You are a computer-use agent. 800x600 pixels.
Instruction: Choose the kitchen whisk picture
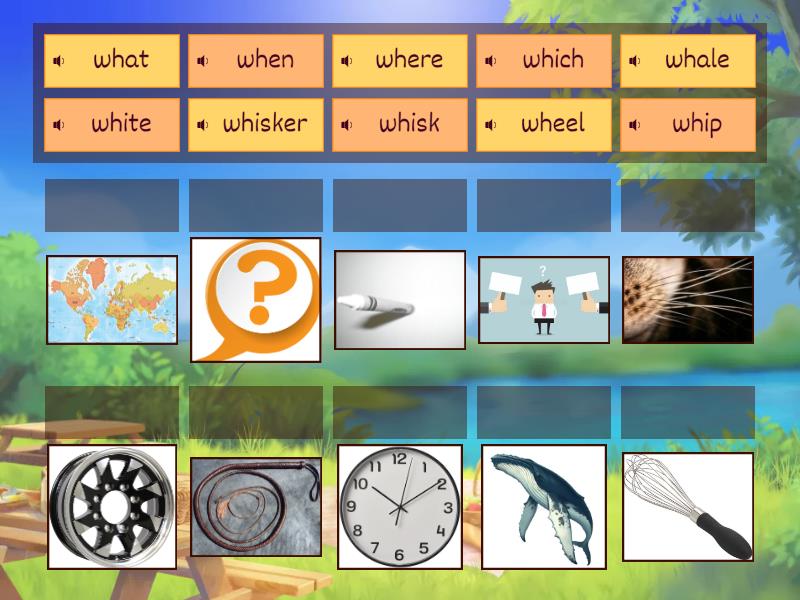click(x=688, y=506)
